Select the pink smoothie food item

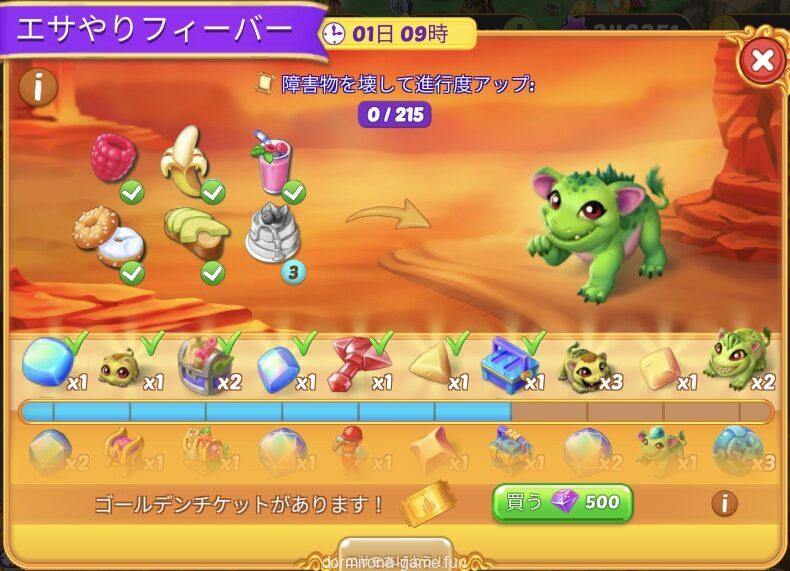[x=270, y=162]
